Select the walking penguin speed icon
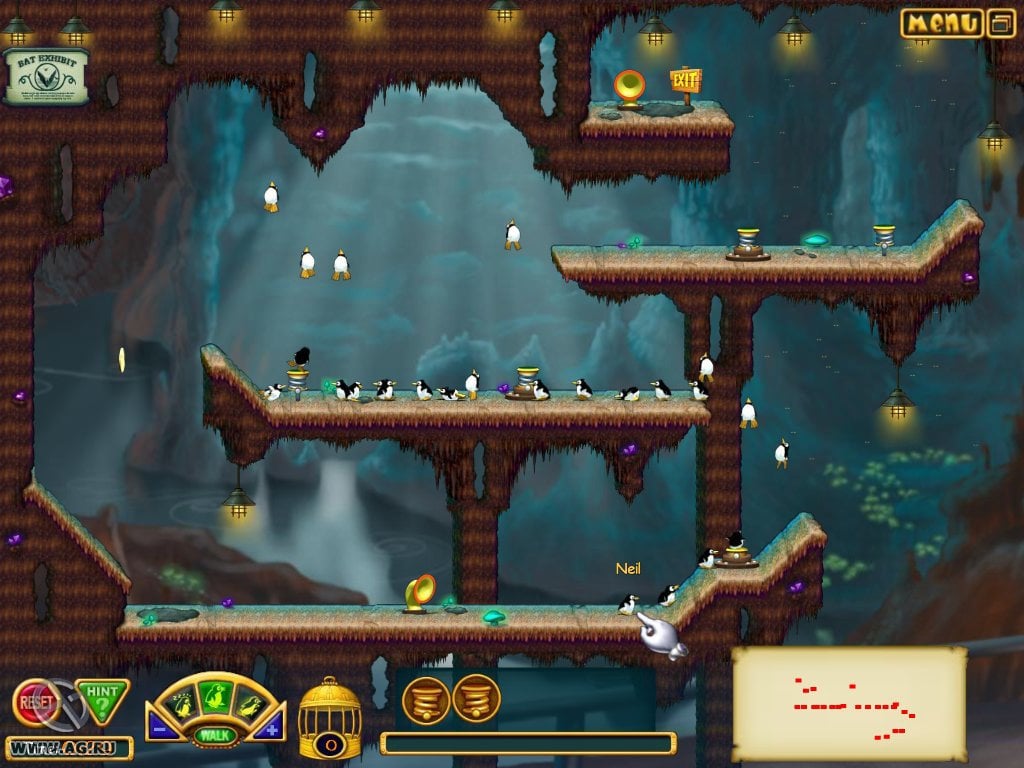Viewport: 1024px width, 768px height. tap(215, 694)
